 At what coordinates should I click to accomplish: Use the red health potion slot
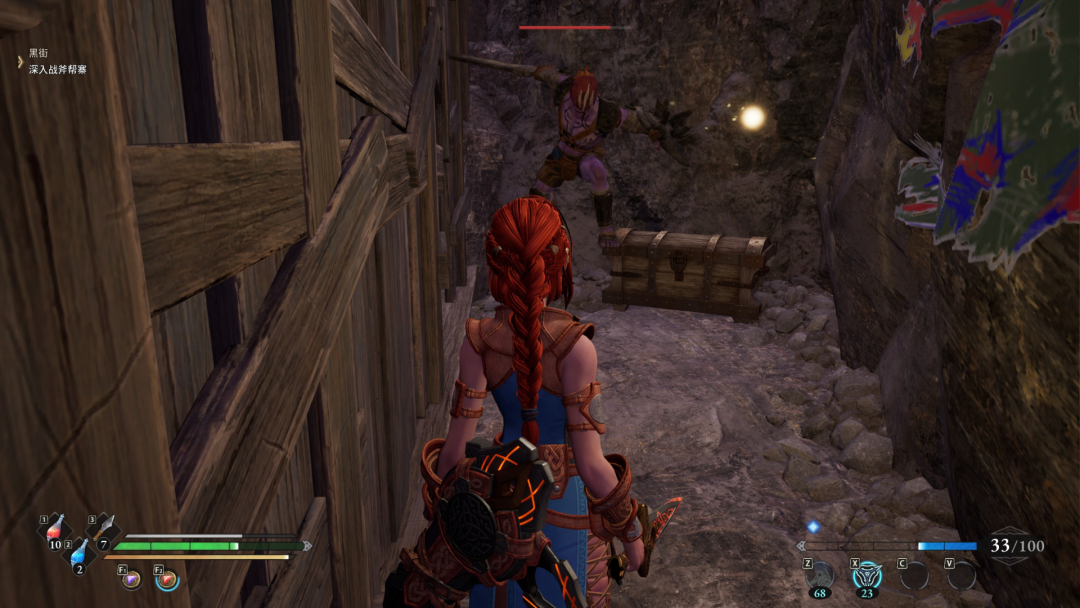click(55, 529)
